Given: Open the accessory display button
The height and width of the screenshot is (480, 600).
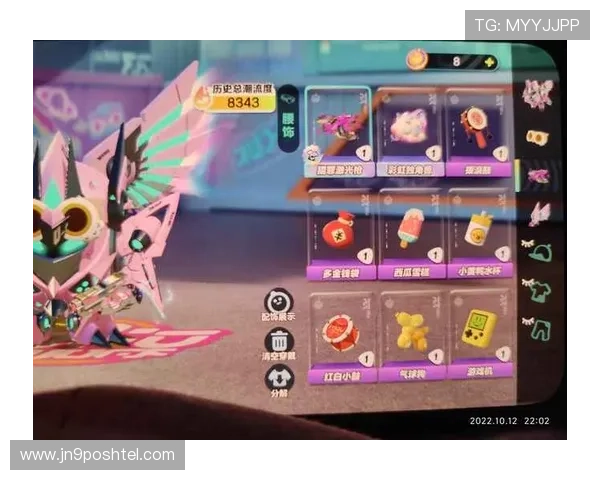Looking at the screenshot, I should tap(279, 304).
